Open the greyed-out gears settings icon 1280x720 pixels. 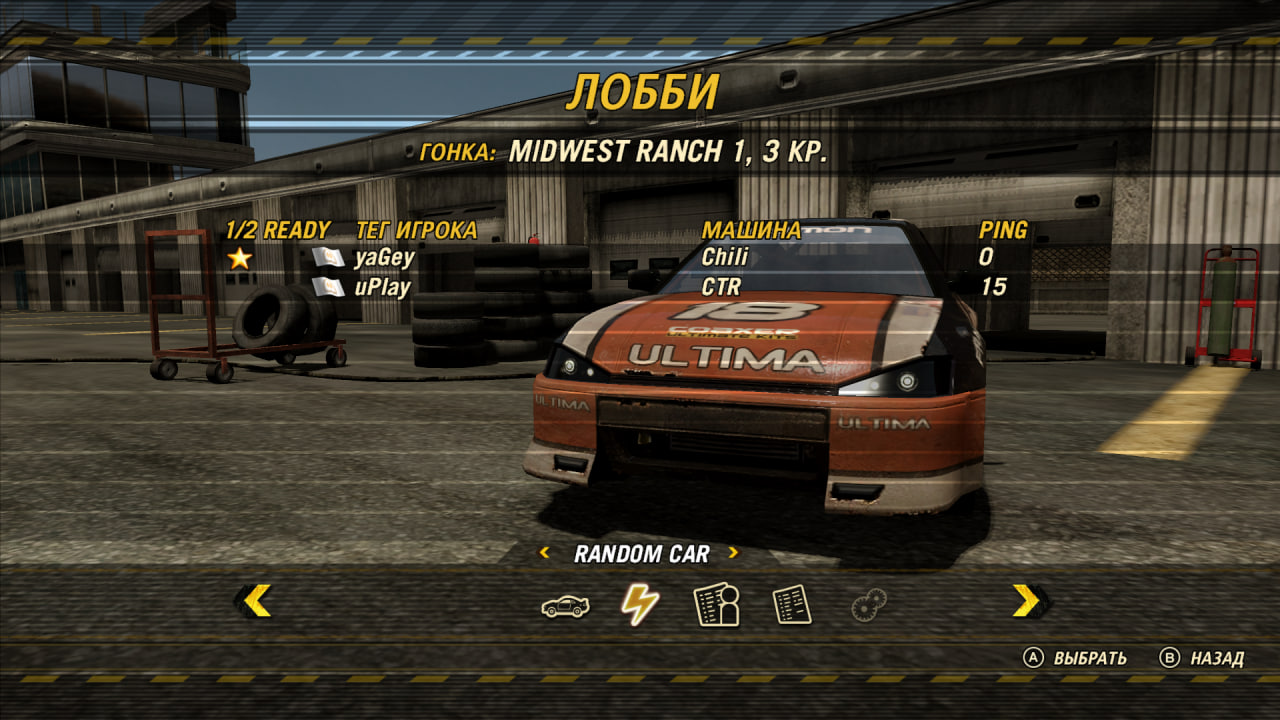[x=868, y=605]
